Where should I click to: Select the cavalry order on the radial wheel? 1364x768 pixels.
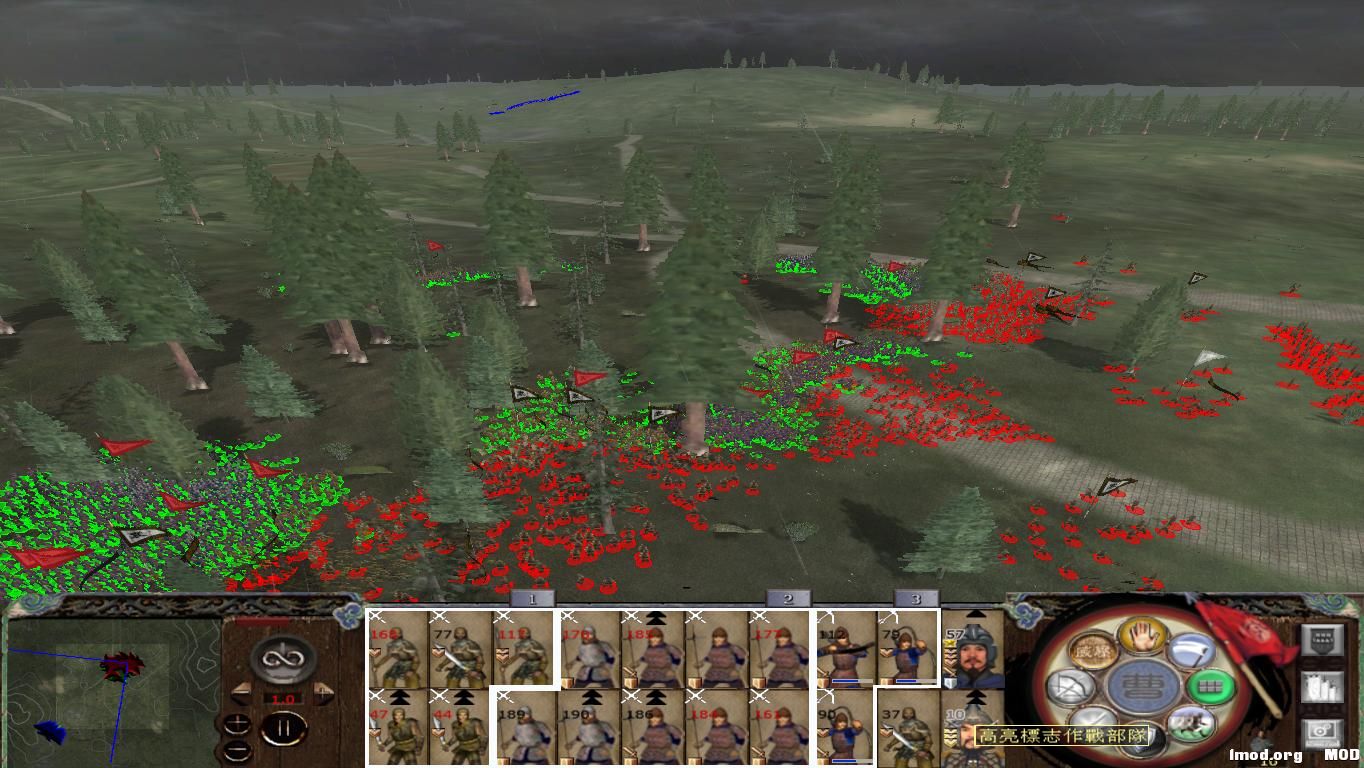(1190, 723)
